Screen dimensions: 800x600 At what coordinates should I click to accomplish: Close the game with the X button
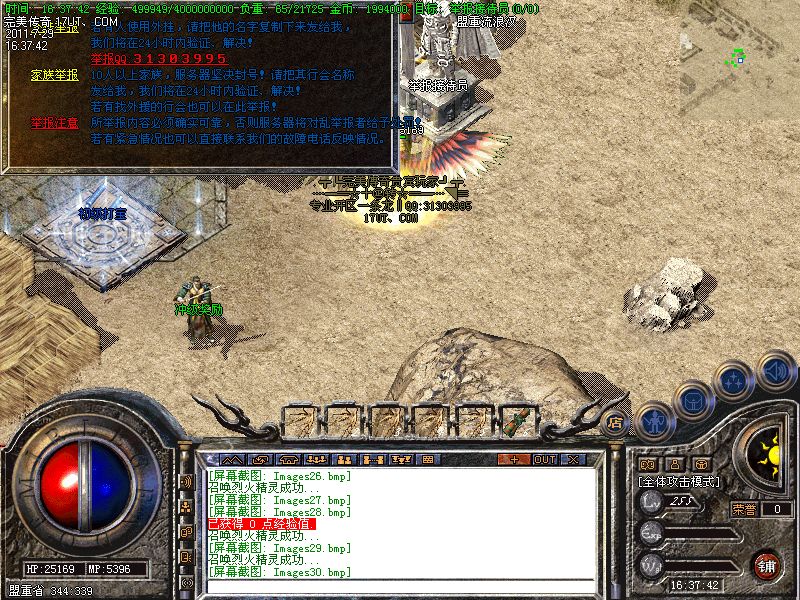point(574,459)
